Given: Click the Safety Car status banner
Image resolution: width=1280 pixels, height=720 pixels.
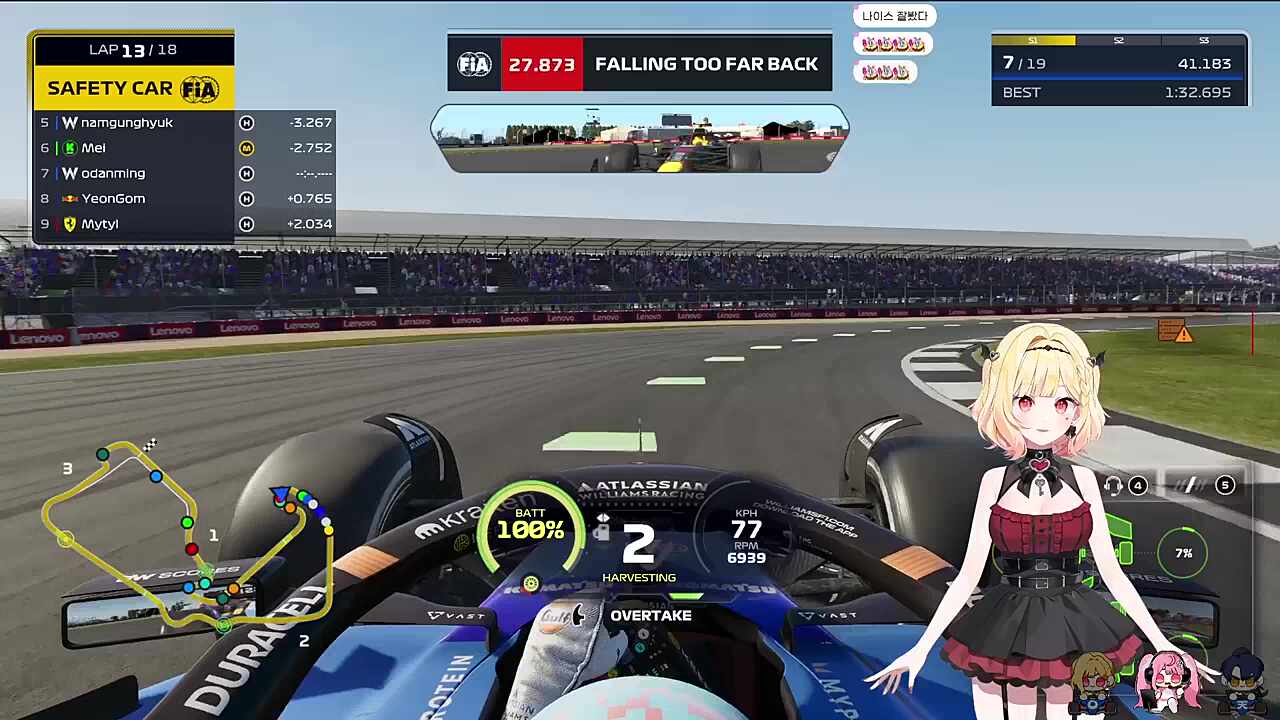Looking at the screenshot, I should [x=134, y=88].
